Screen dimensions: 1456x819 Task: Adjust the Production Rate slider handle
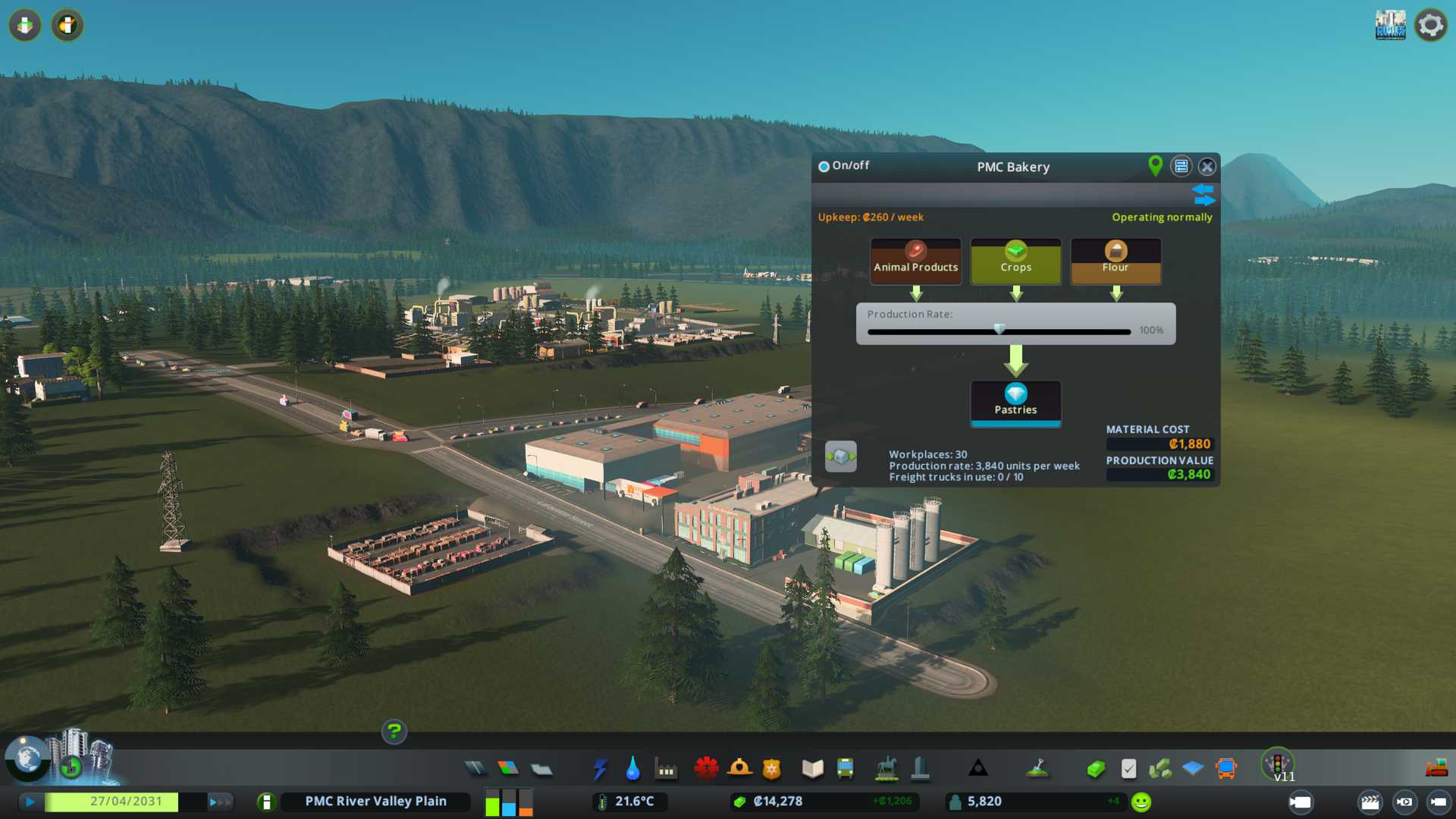coord(999,330)
